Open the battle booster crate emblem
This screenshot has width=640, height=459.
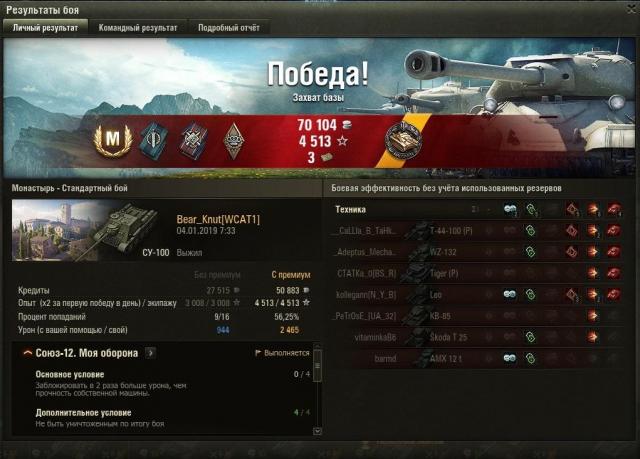pyautogui.click(x=405, y=140)
